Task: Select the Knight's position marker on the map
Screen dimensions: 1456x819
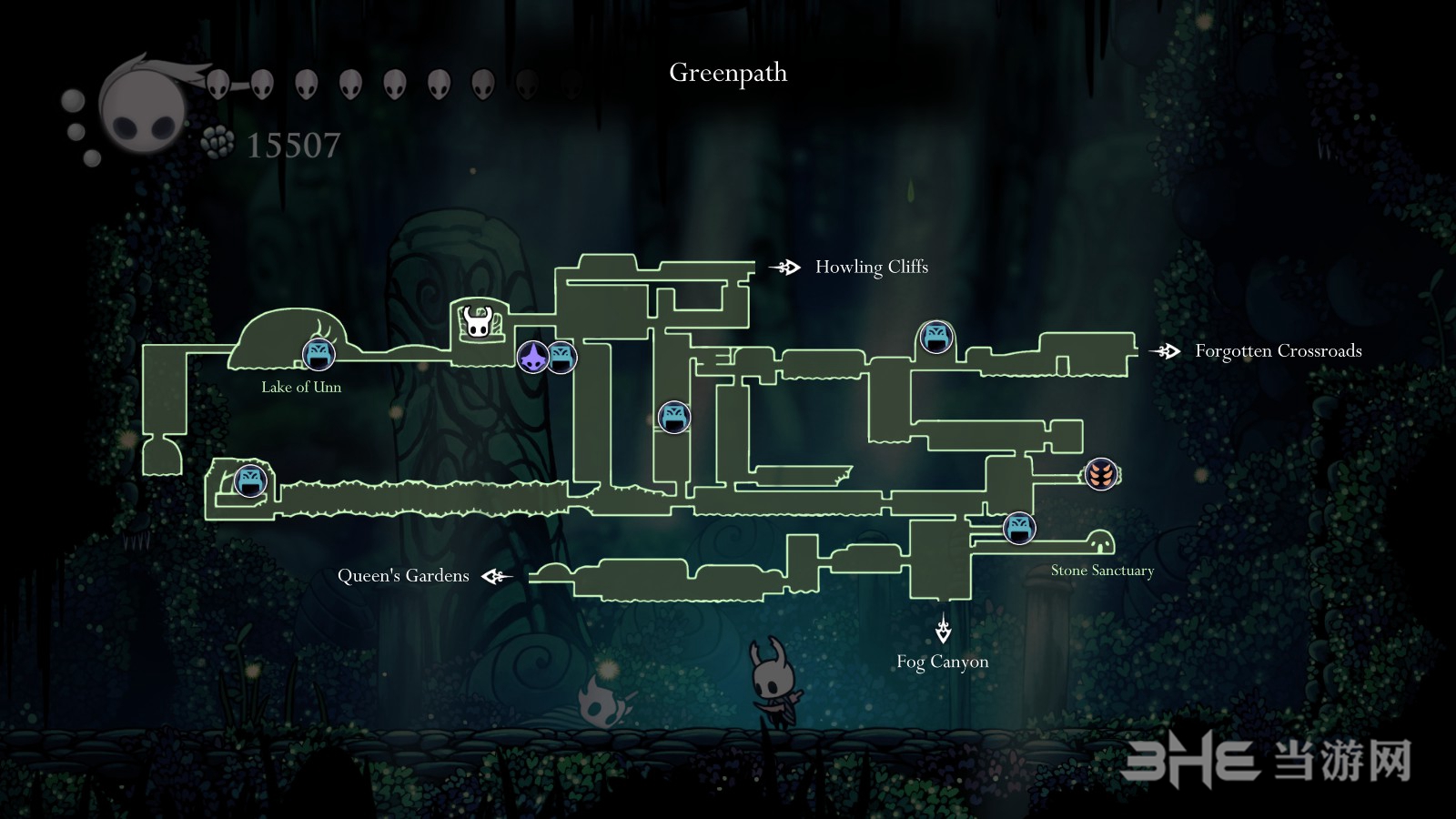Action: pyautogui.click(x=477, y=321)
